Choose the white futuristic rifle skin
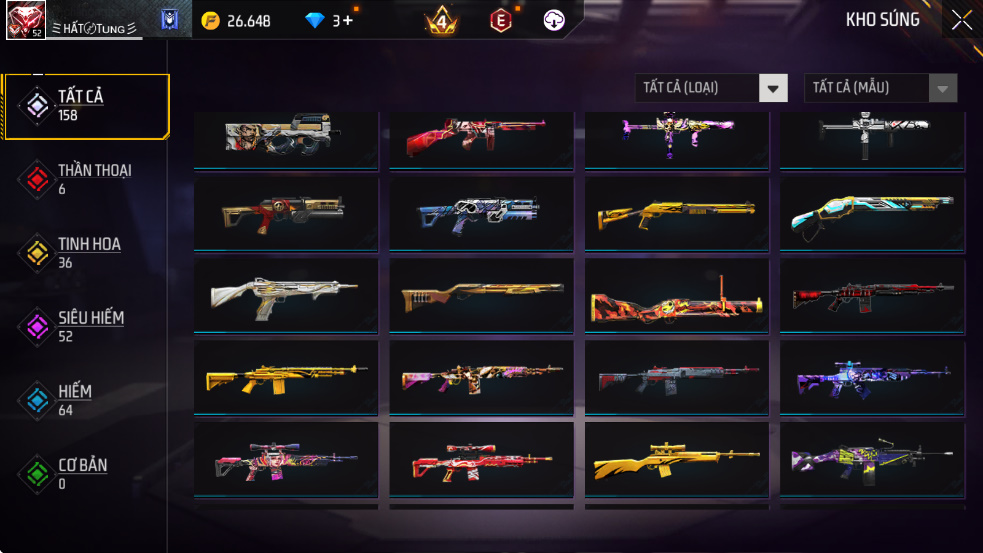Viewport: 983px width, 553px height. point(285,296)
